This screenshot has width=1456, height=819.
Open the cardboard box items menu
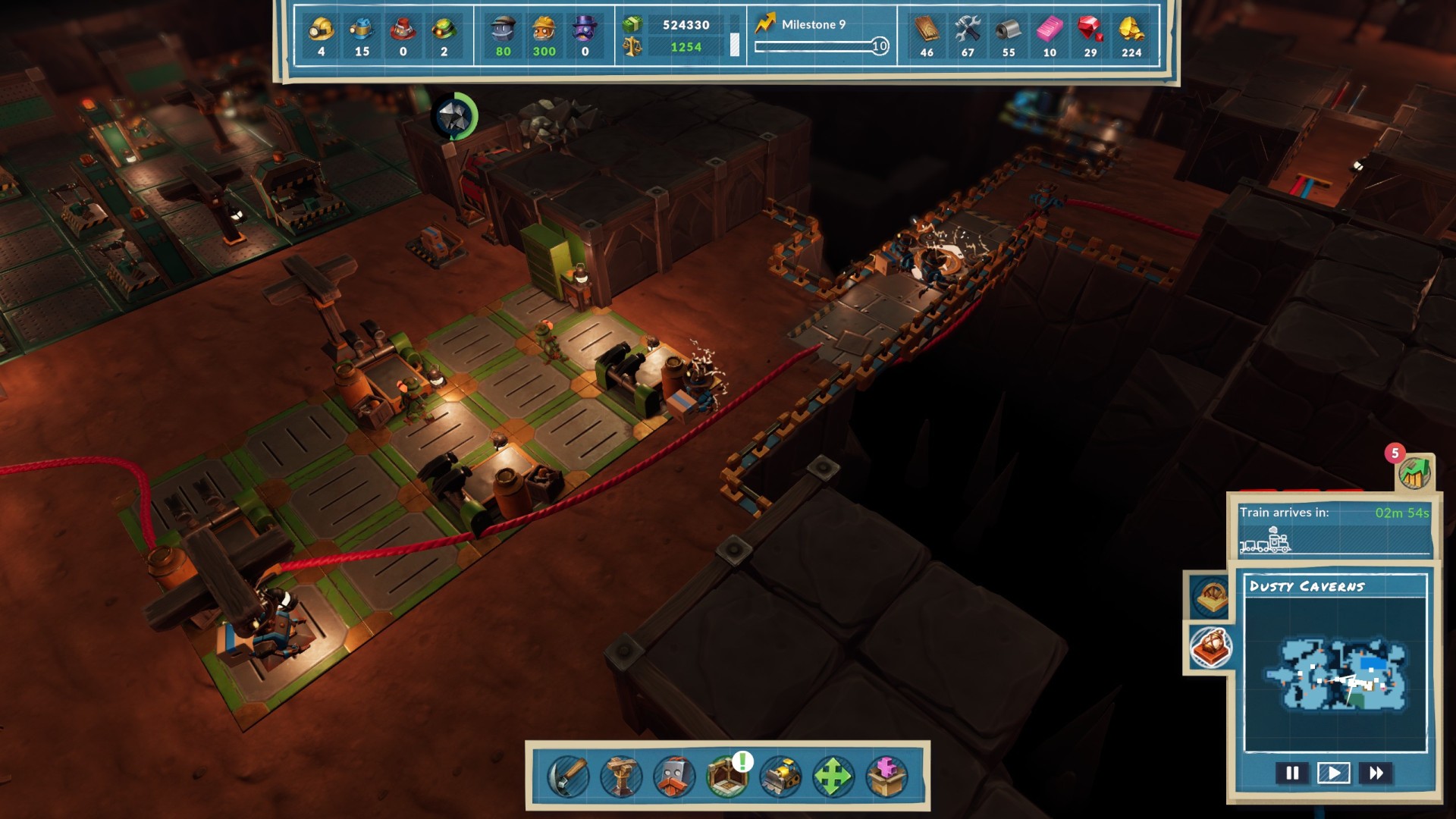pyautogui.click(x=886, y=777)
